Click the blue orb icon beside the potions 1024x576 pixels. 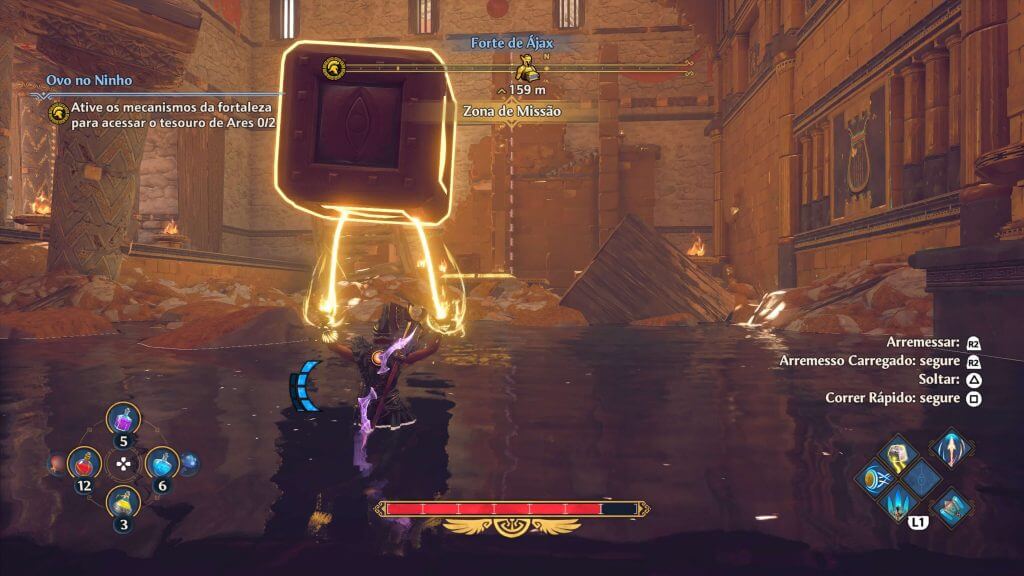click(x=188, y=463)
